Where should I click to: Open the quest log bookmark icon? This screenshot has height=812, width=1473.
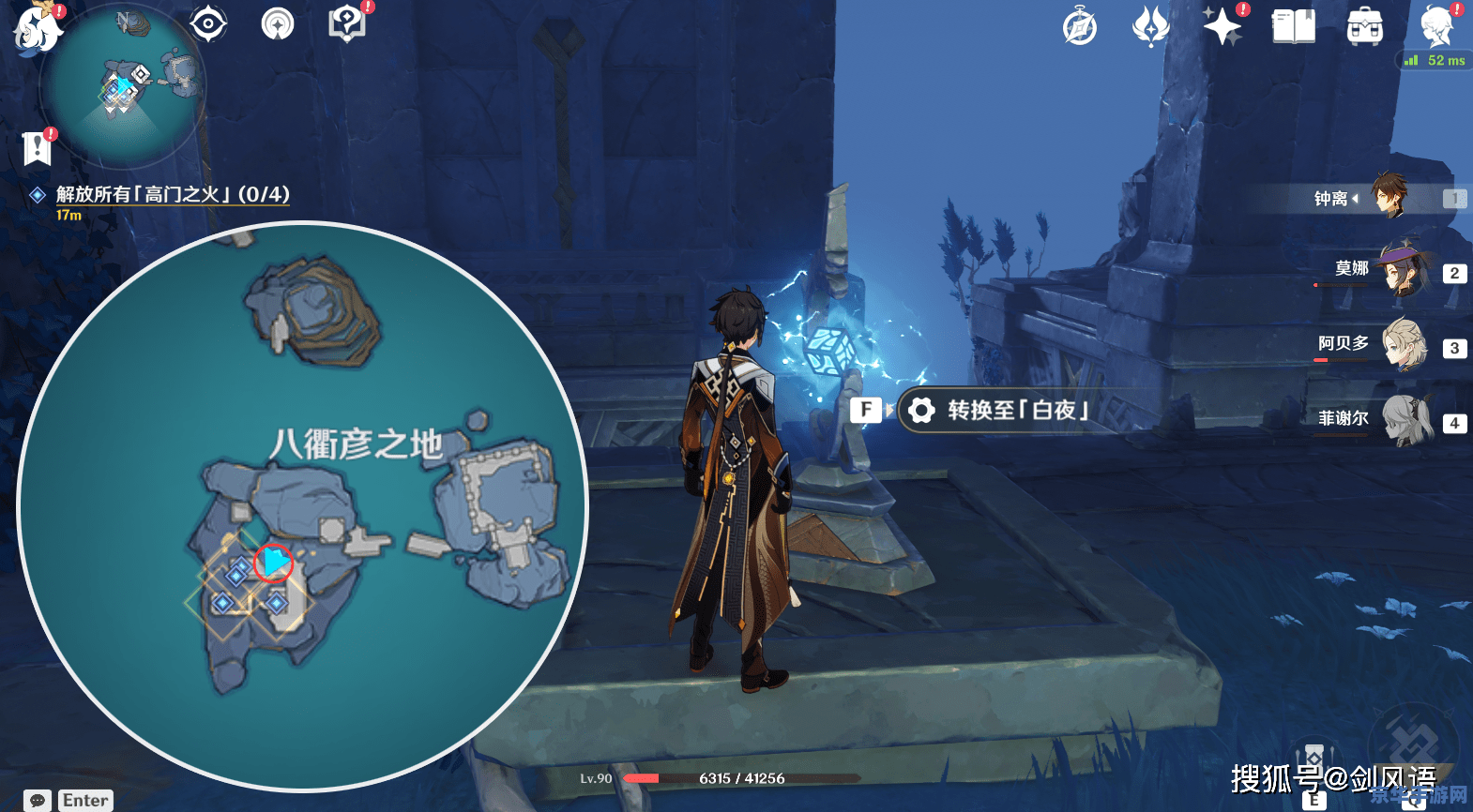point(37,147)
